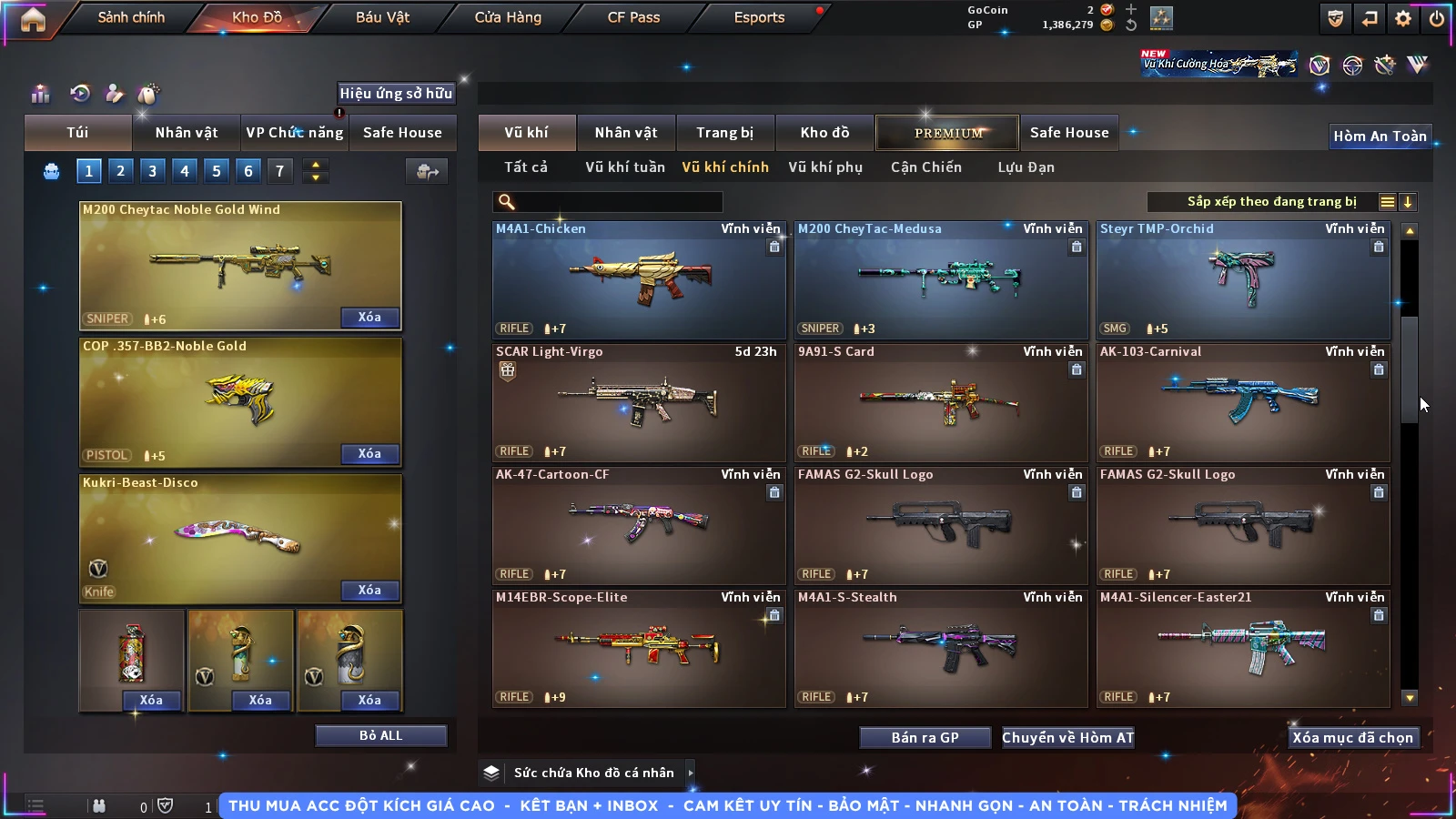The width and height of the screenshot is (1456, 819).
Task: Open the Esports menu
Action: tap(759, 17)
